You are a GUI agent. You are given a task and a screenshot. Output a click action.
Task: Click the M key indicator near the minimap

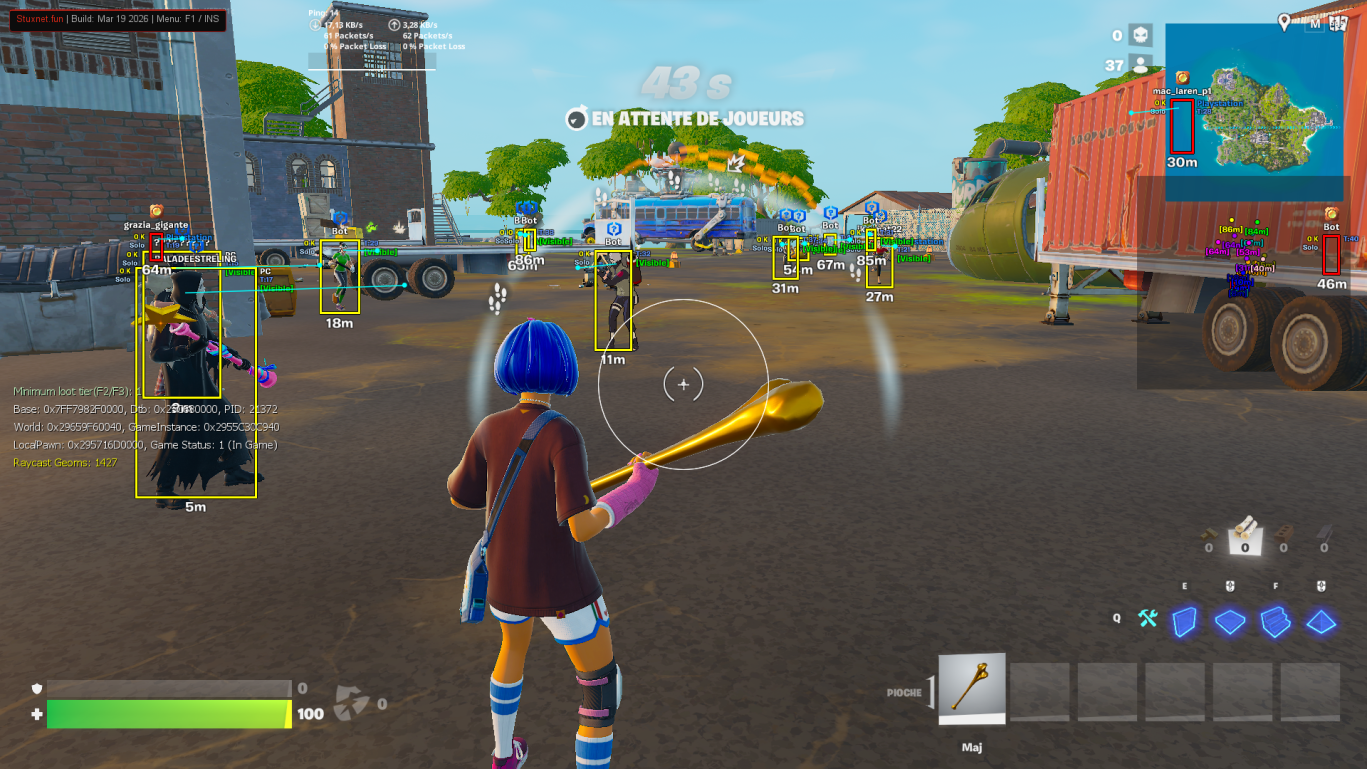[x=1315, y=24]
